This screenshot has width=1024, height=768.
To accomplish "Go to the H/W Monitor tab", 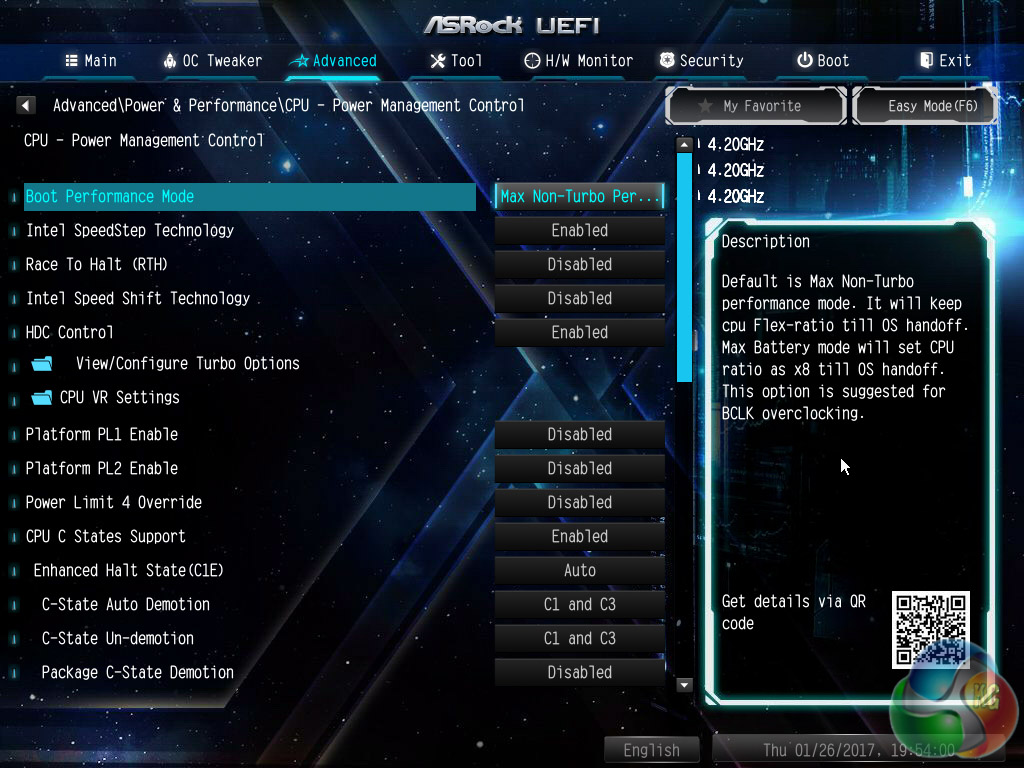I will (x=579, y=61).
